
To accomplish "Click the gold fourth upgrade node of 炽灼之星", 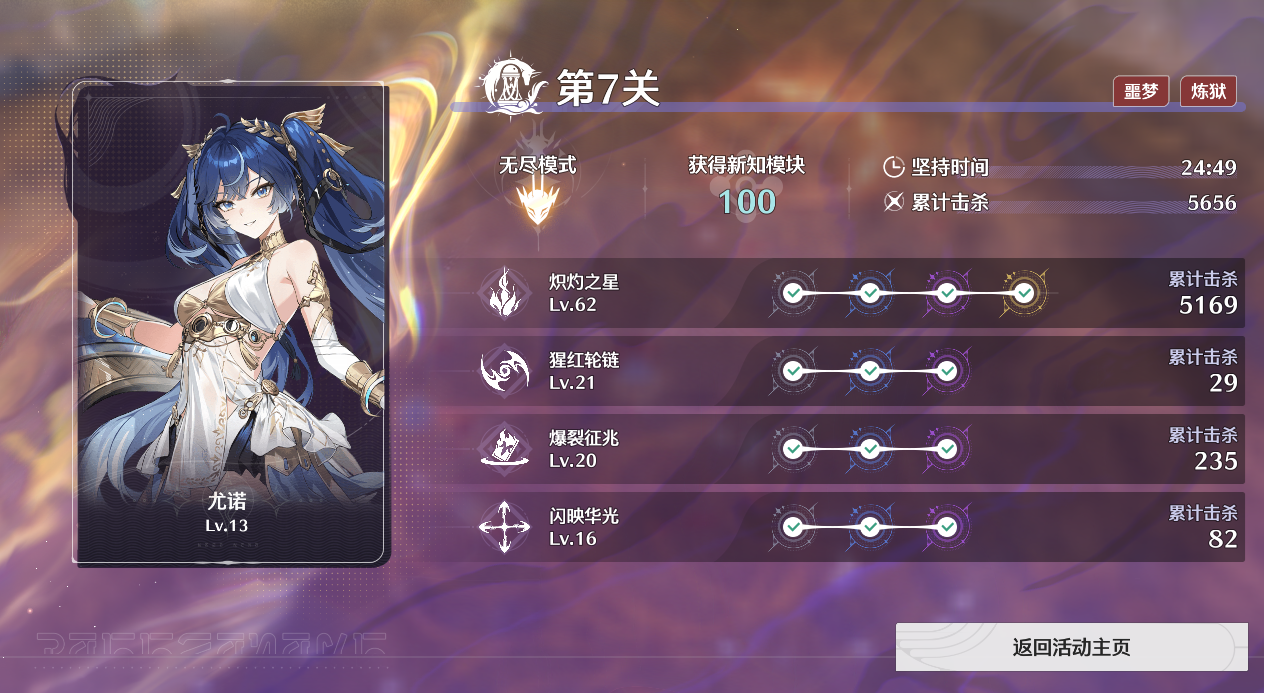I will [x=1023, y=293].
